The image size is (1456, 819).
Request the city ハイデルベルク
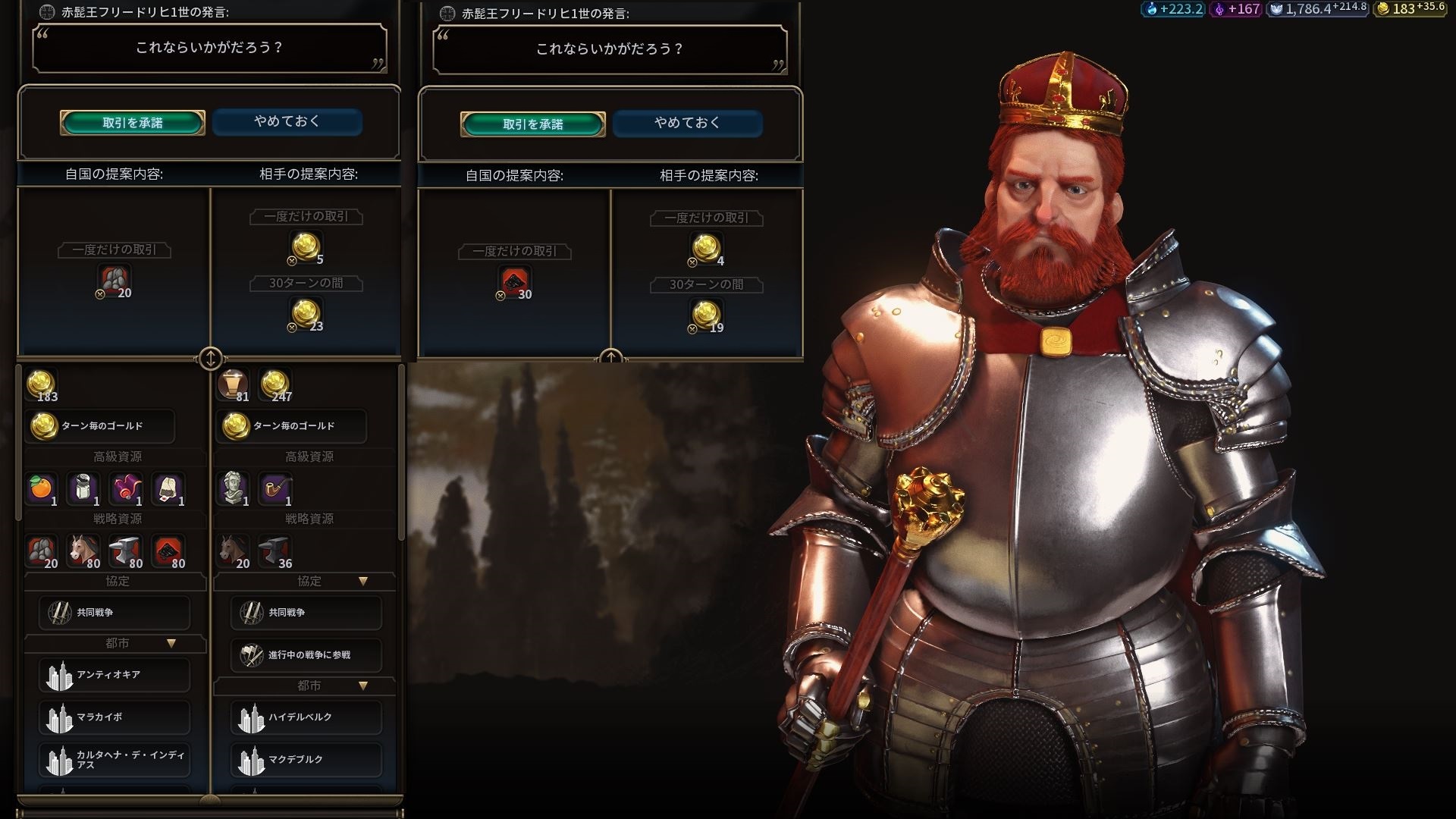coord(306,717)
